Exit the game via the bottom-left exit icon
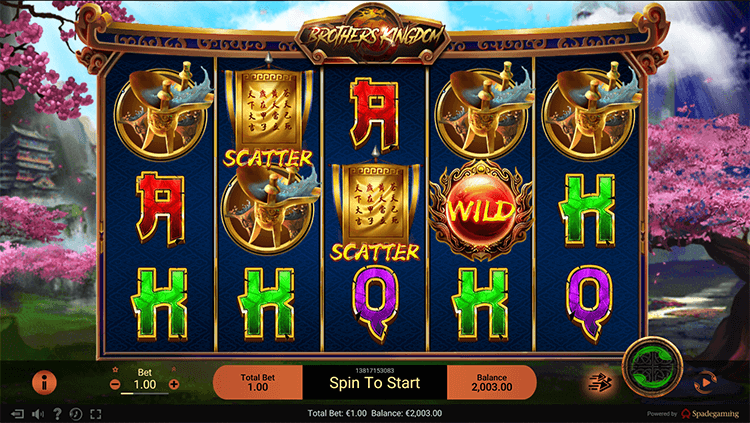This screenshot has height=423, width=750. pos(17,414)
